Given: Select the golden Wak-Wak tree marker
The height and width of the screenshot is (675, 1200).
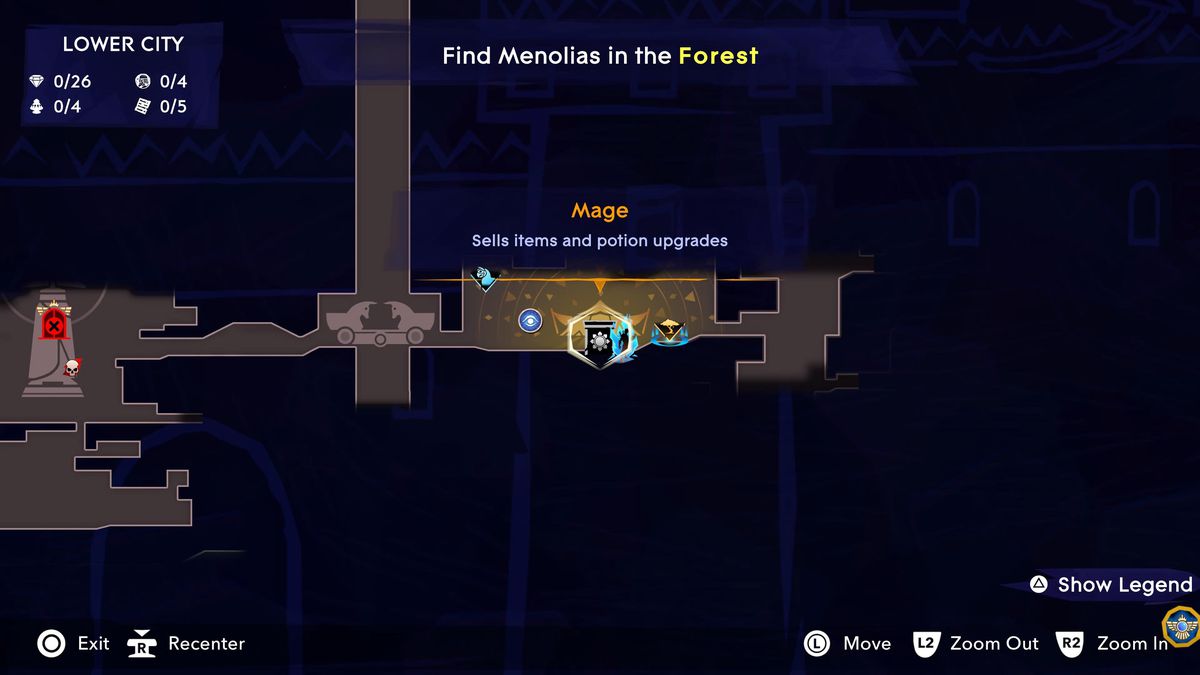Looking at the screenshot, I should coord(668,330).
